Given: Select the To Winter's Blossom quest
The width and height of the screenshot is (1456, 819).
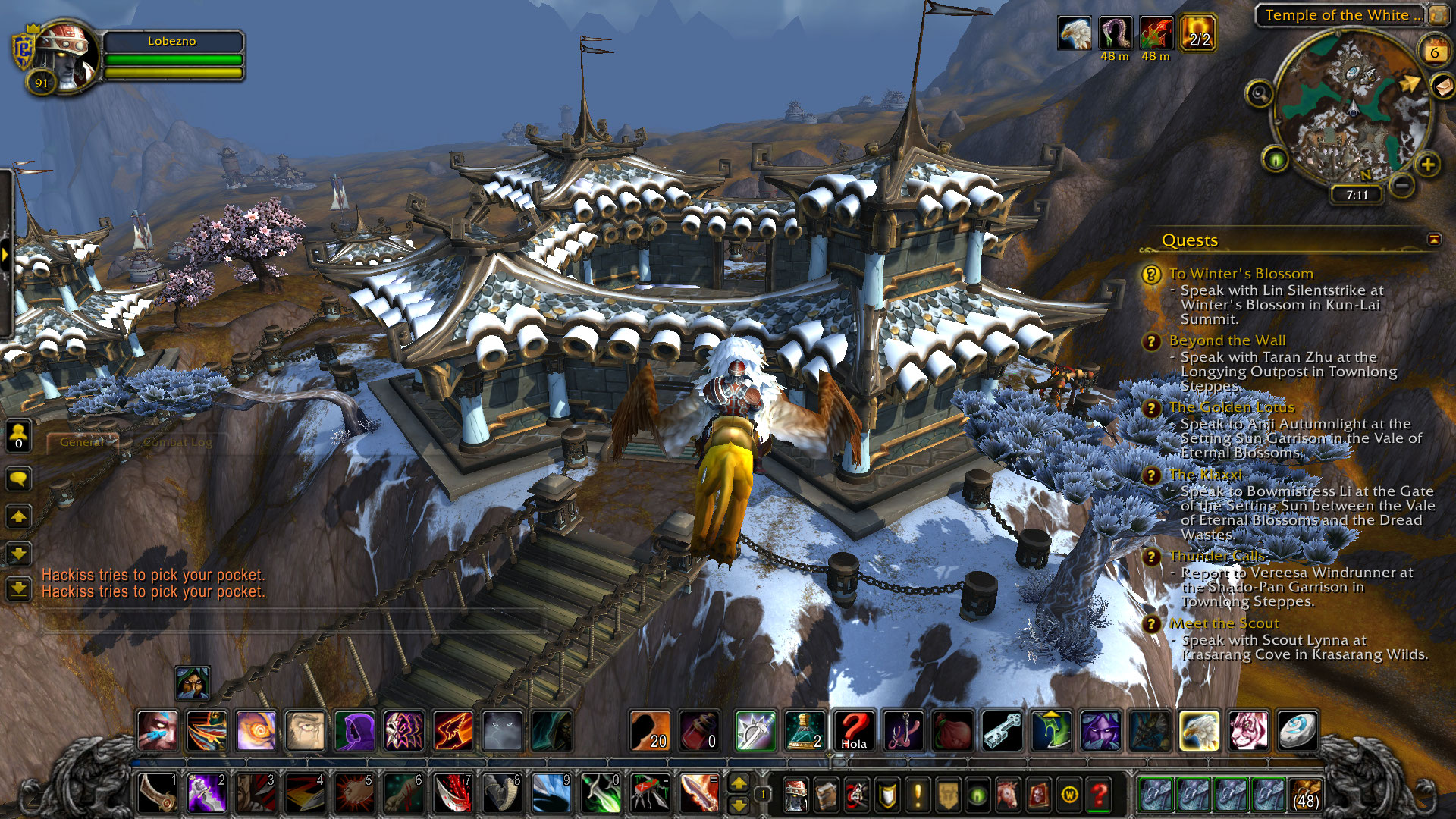Looking at the screenshot, I should pos(1241,274).
